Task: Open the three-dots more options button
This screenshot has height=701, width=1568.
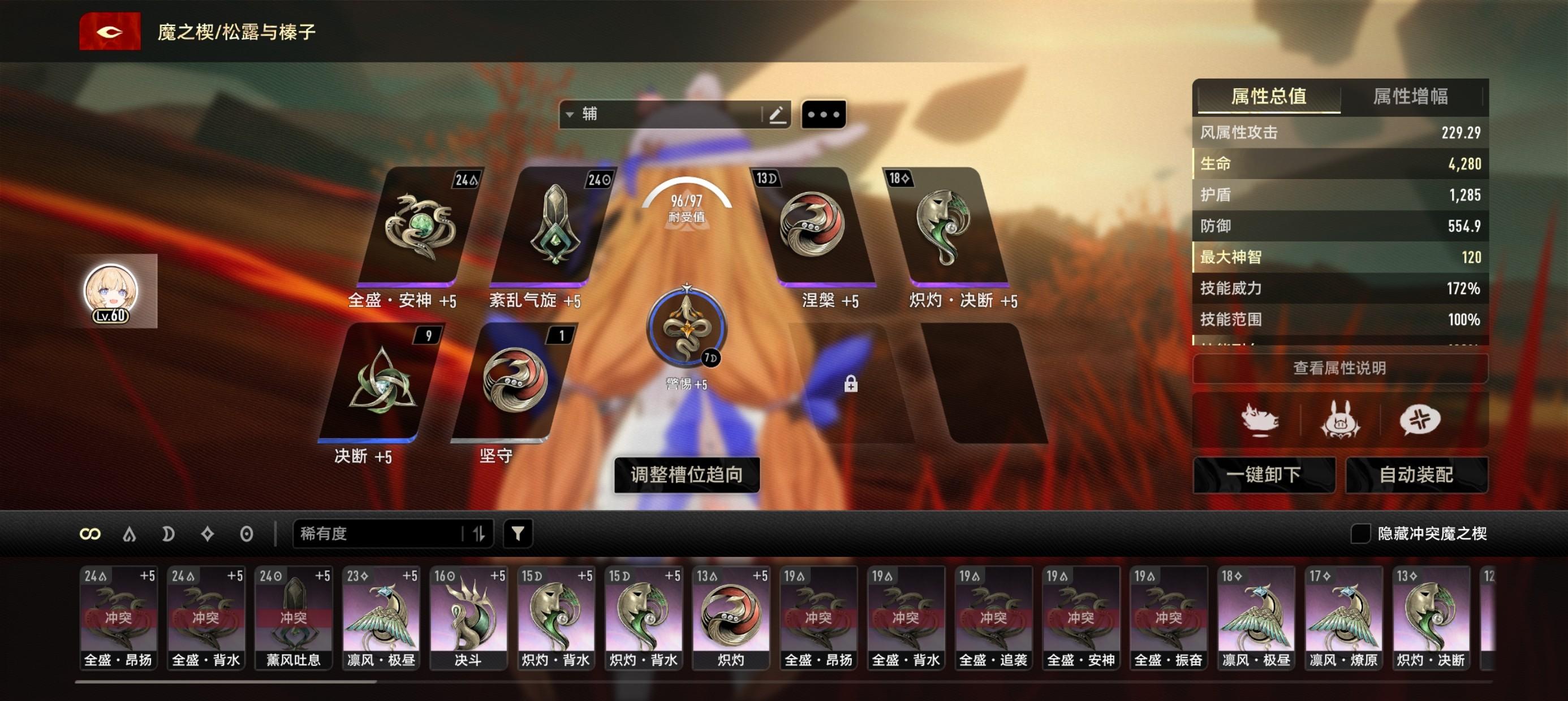Action: click(x=823, y=114)
